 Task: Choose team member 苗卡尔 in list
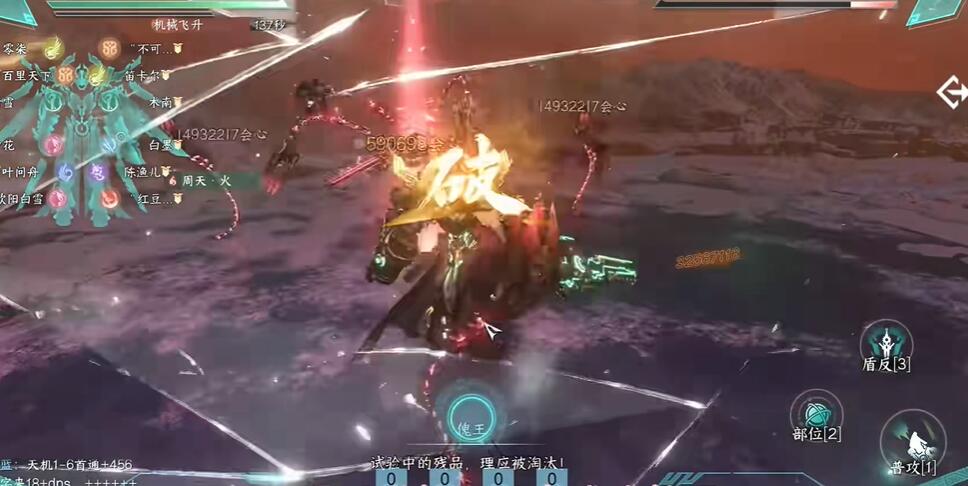pos(144,75)
